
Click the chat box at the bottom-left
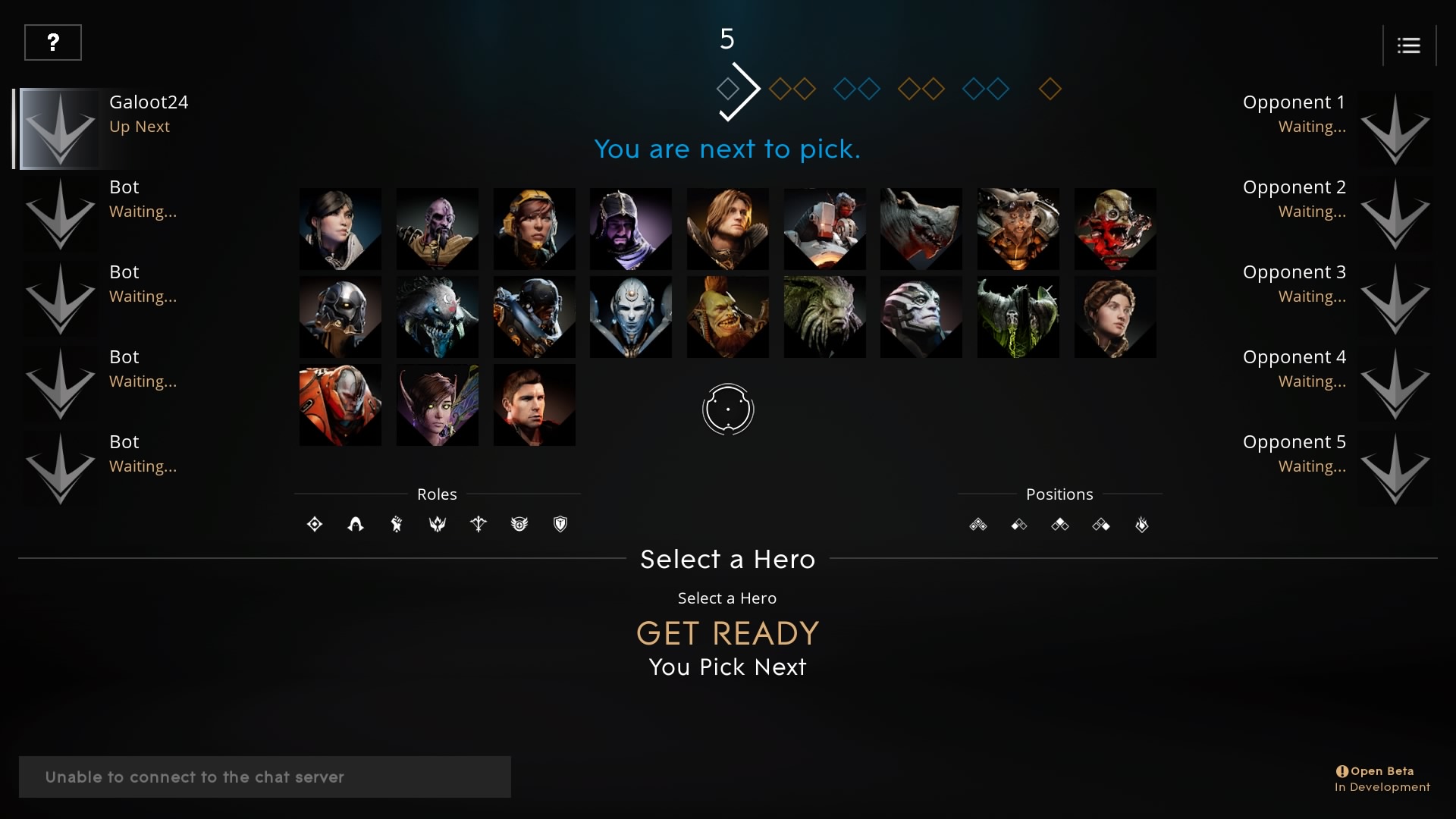tap(265, 777)
